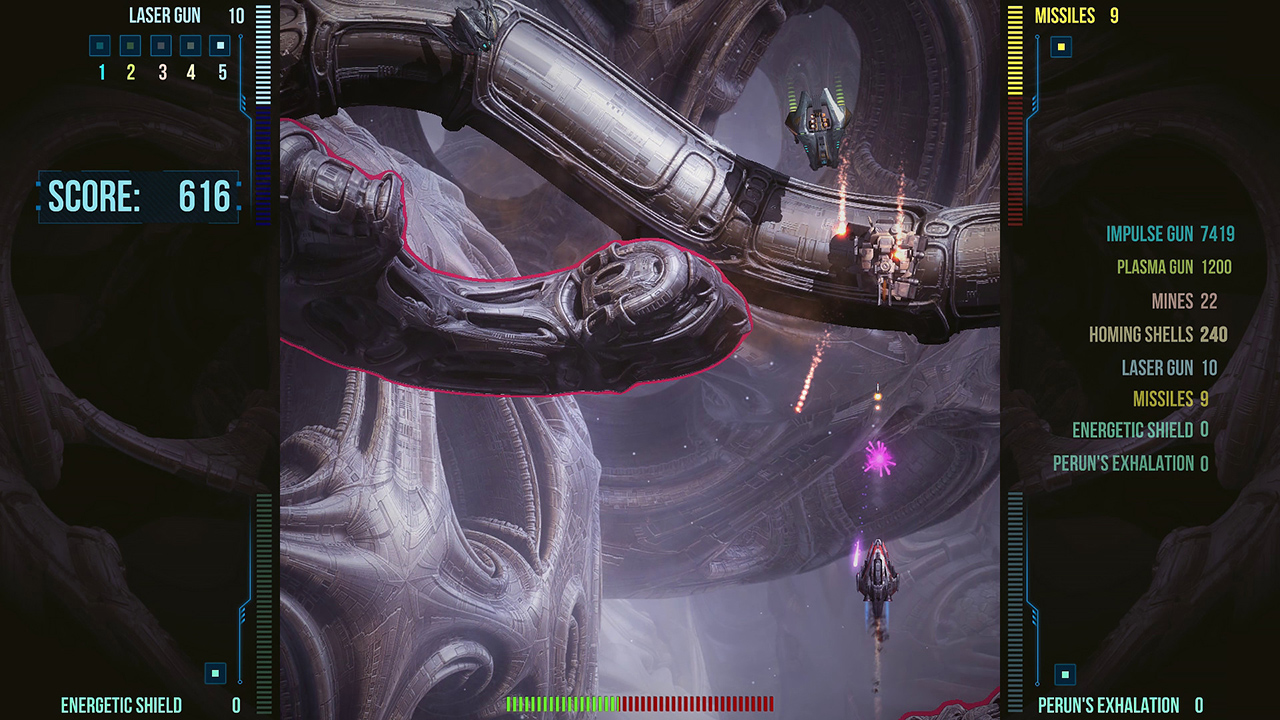Toggle the Energetic Shield entry
Screen dimensions: 1280x720
[1139, 430]
